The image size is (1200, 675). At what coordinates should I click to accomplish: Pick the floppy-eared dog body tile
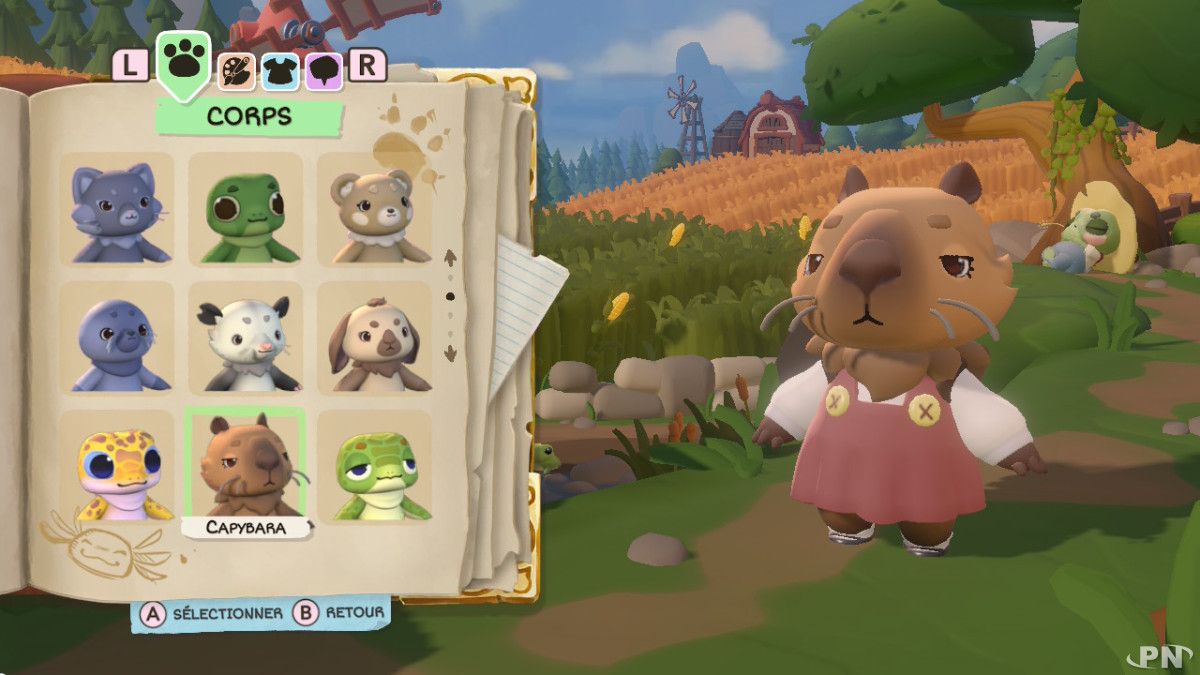point(374,337)
